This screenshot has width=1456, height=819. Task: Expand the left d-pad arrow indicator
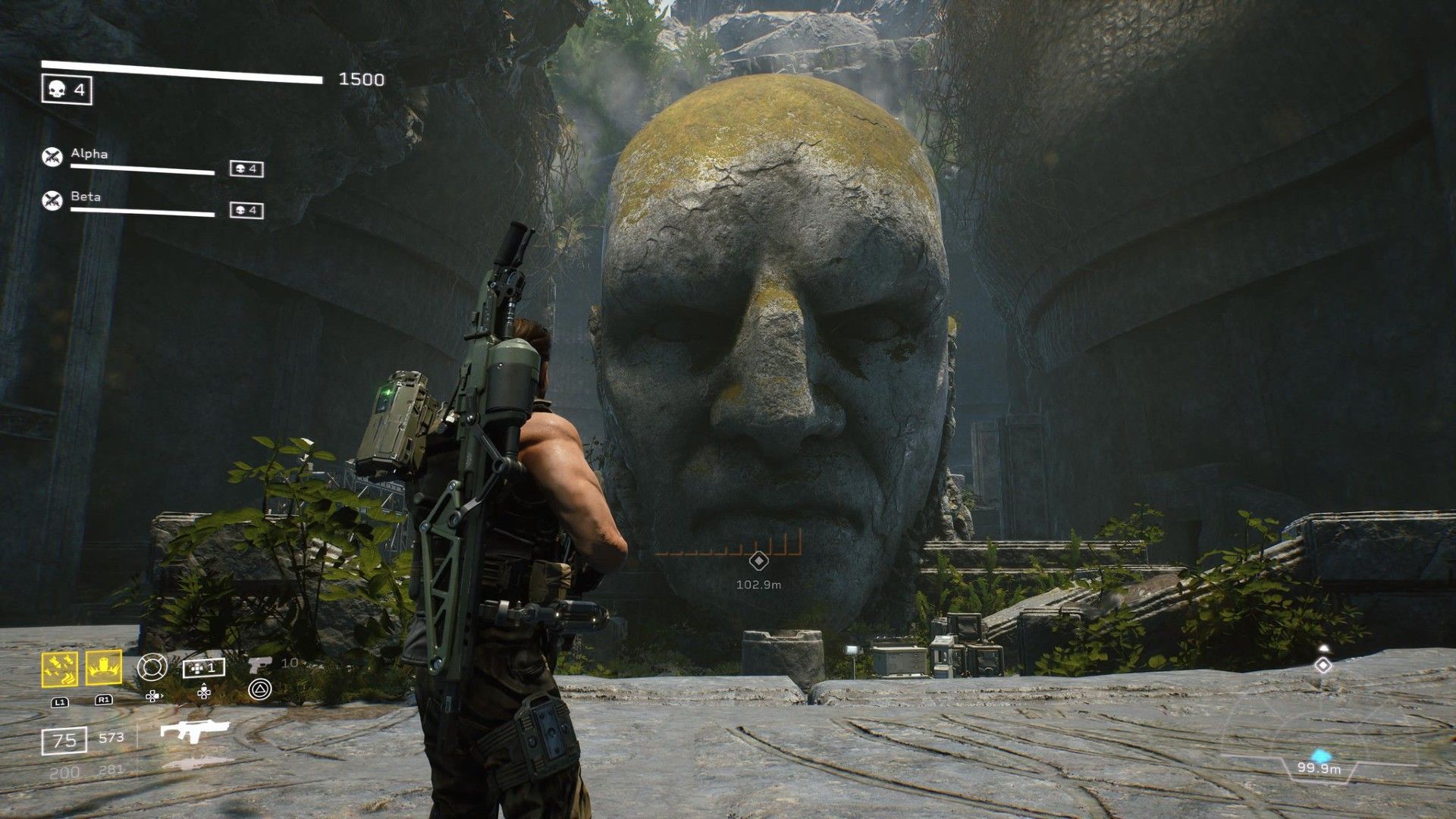pyautogui.click(x=153, y=696)
